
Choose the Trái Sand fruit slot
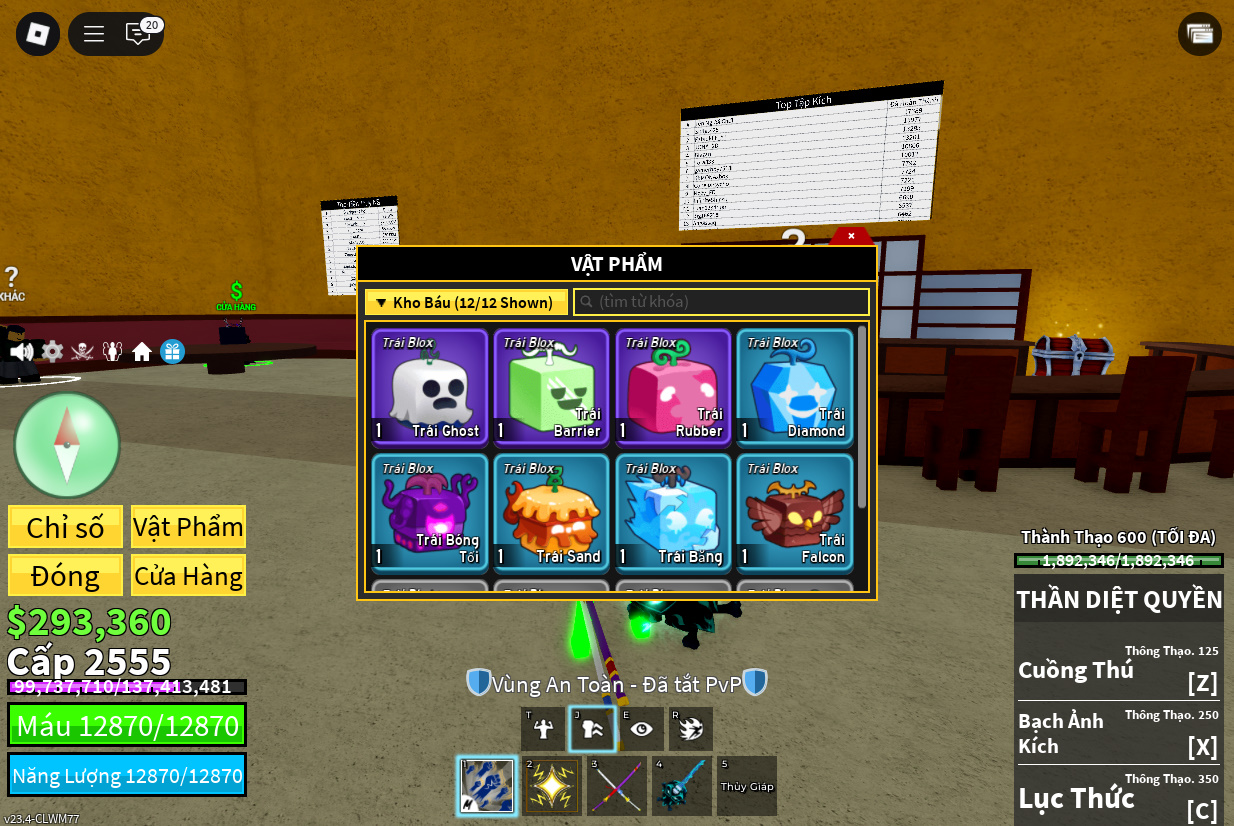tap(552, 512)
